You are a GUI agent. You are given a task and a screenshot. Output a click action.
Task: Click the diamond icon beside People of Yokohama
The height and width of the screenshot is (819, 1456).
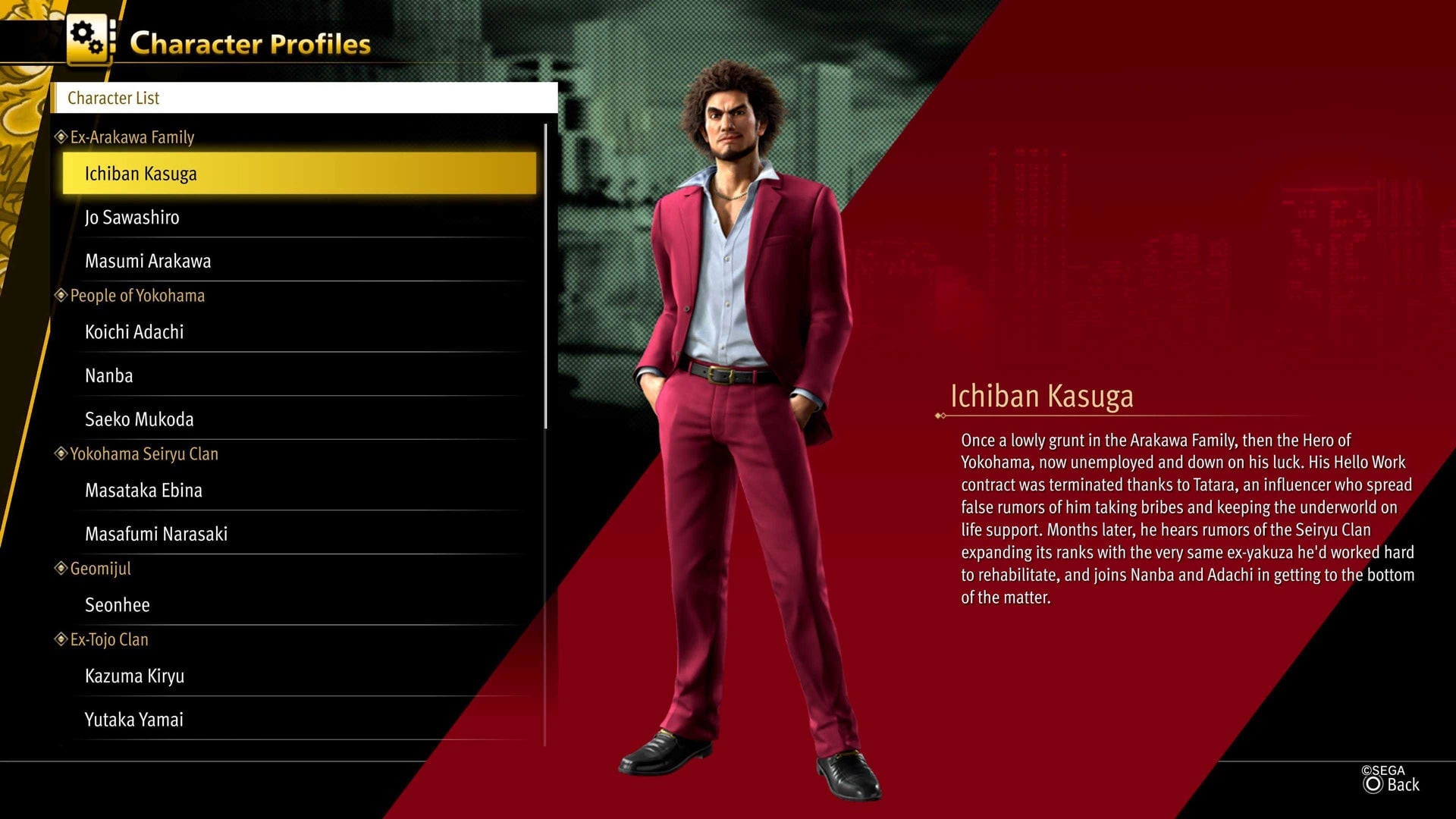point(61,295)
